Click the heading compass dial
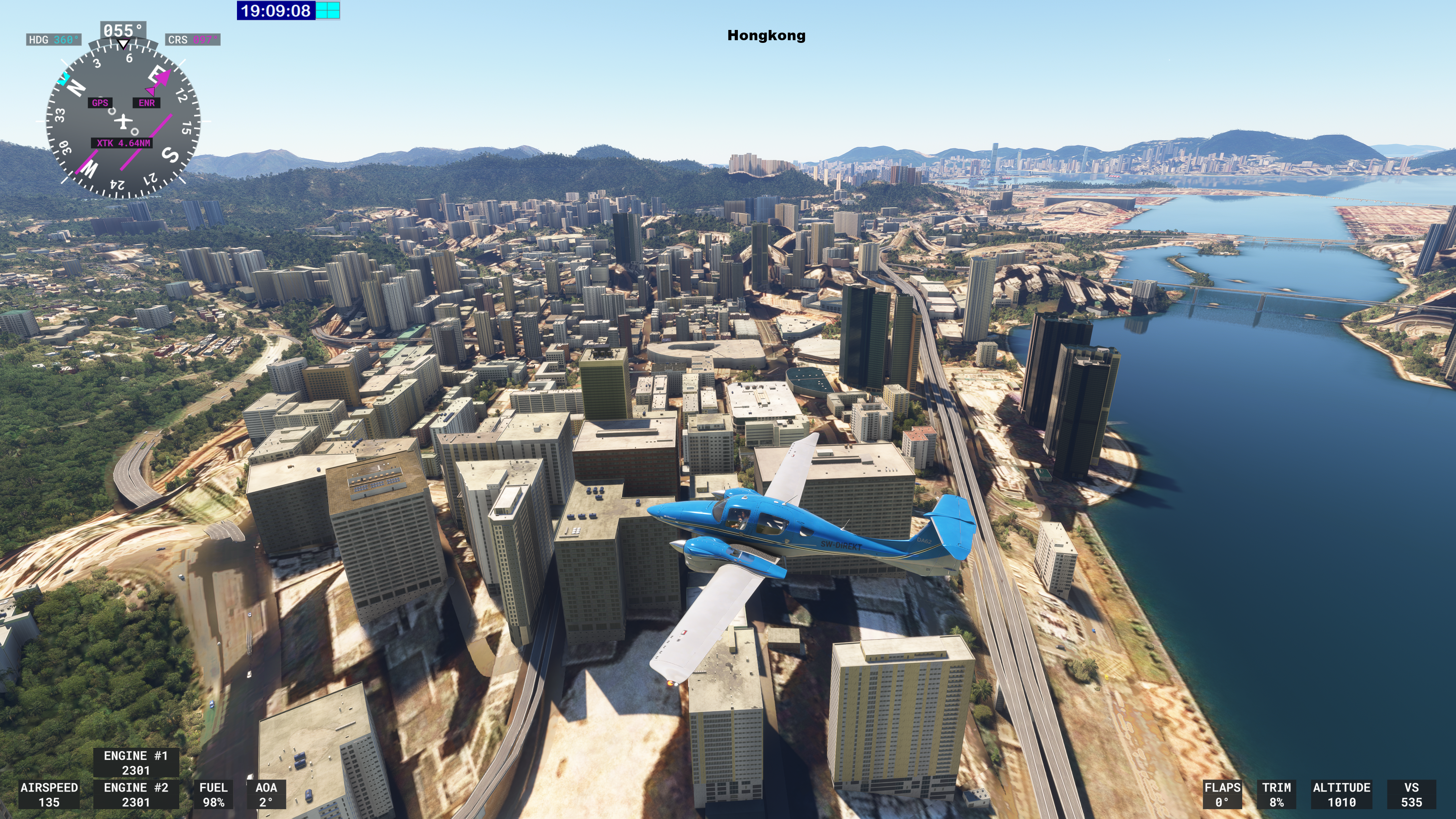This screenshot has height=819, width=1456. [123, 121]
